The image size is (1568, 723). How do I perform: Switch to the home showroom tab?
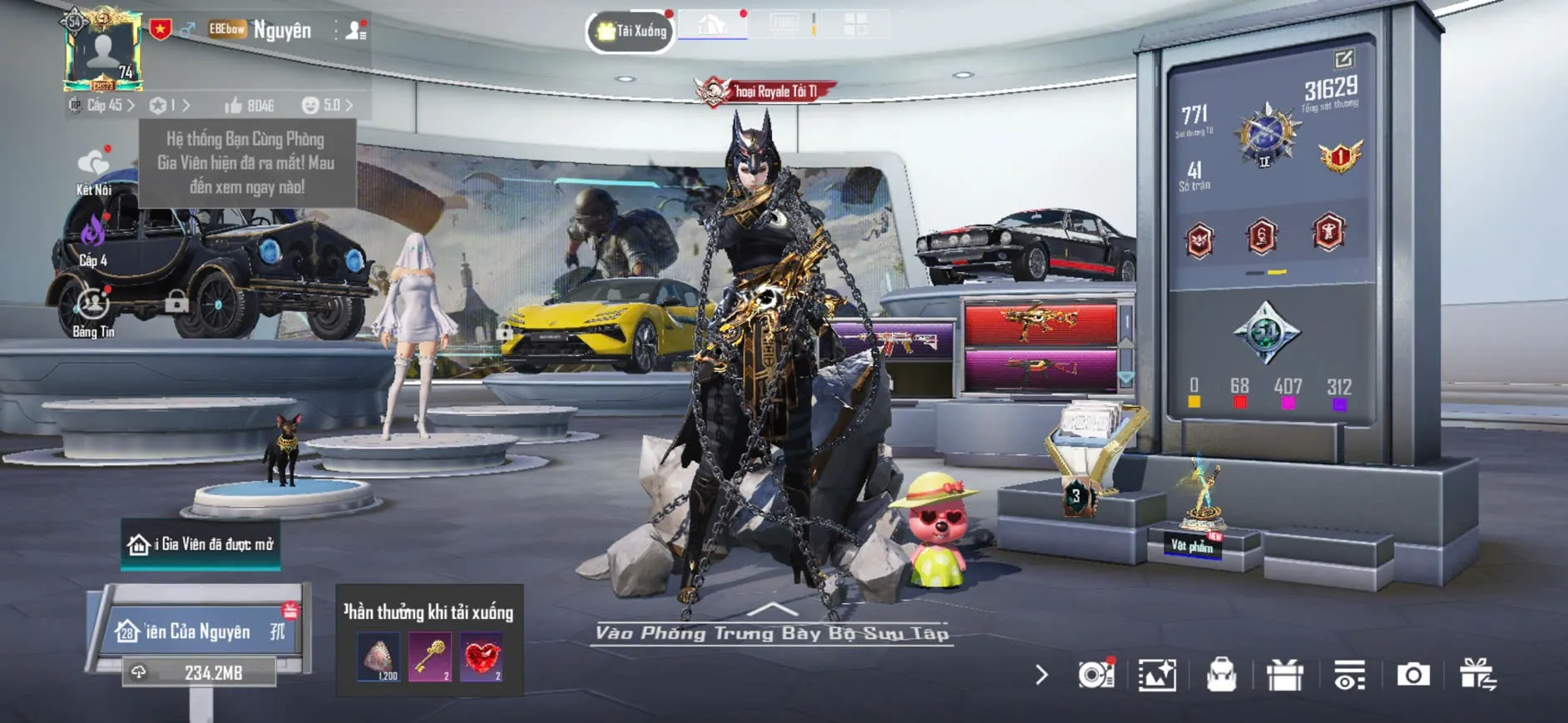pyautogui.click(x=713, y=25)
